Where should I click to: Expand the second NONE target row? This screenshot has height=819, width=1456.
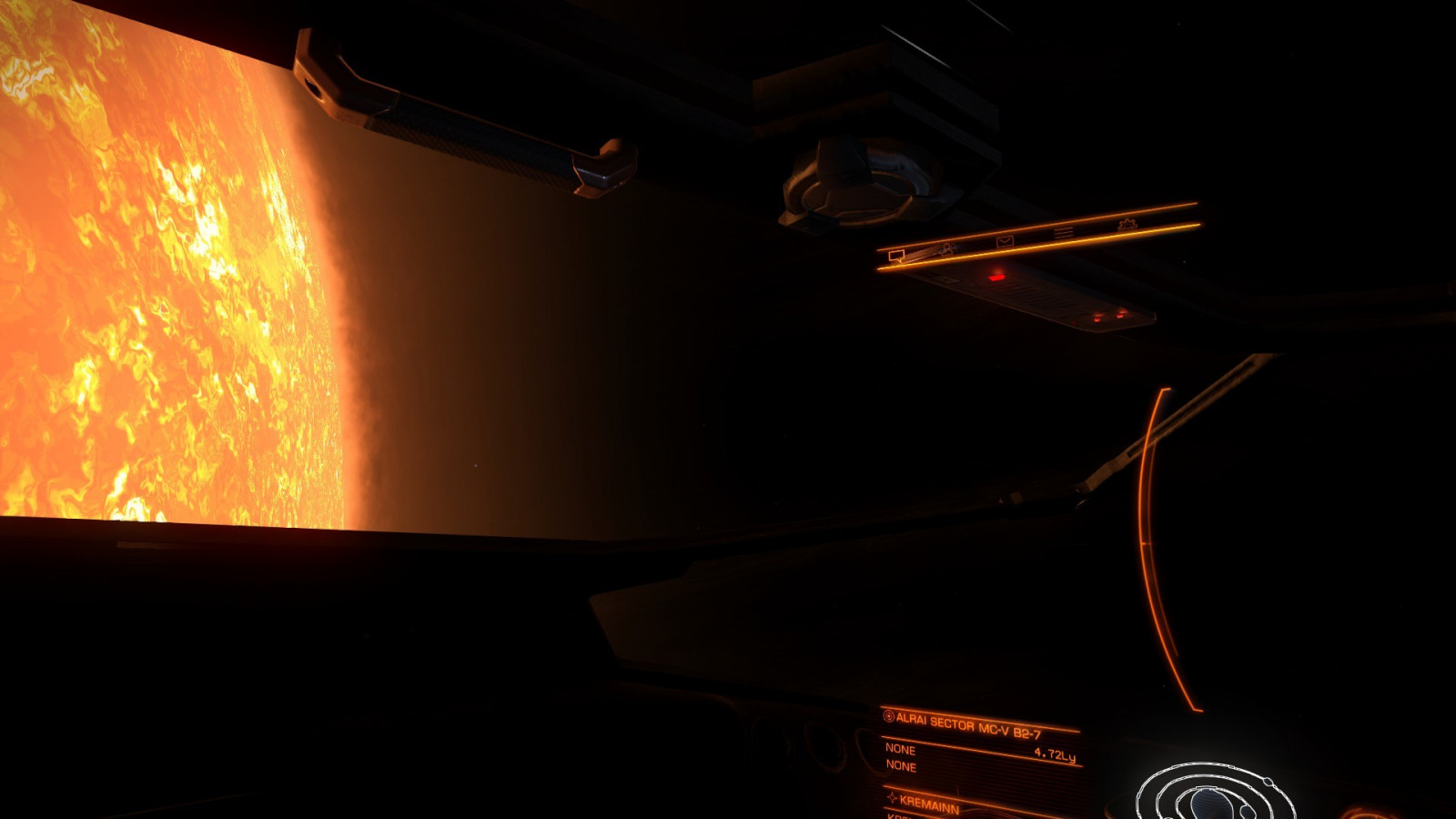[901, 765]
